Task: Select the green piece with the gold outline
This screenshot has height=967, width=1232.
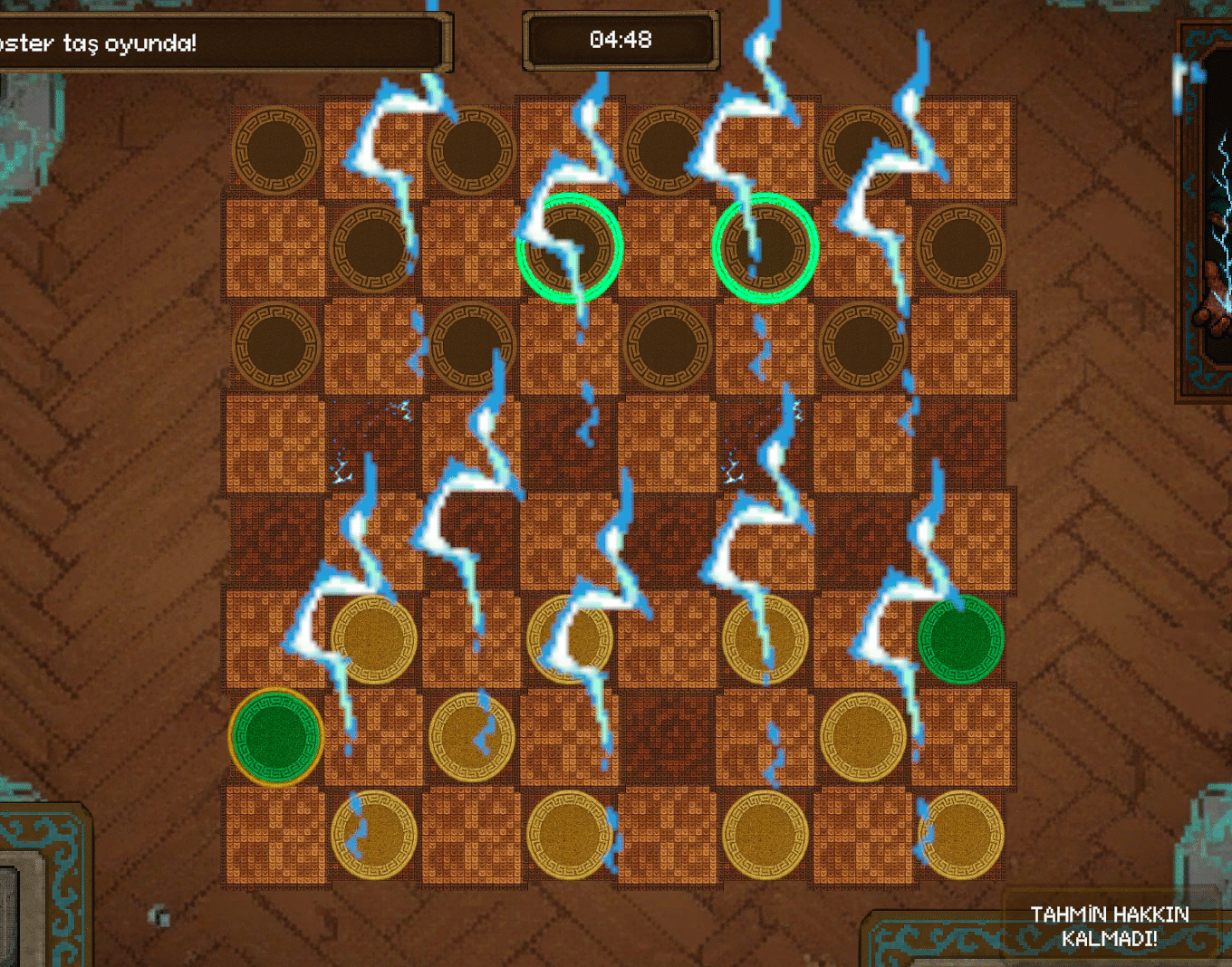Action: 275,737
